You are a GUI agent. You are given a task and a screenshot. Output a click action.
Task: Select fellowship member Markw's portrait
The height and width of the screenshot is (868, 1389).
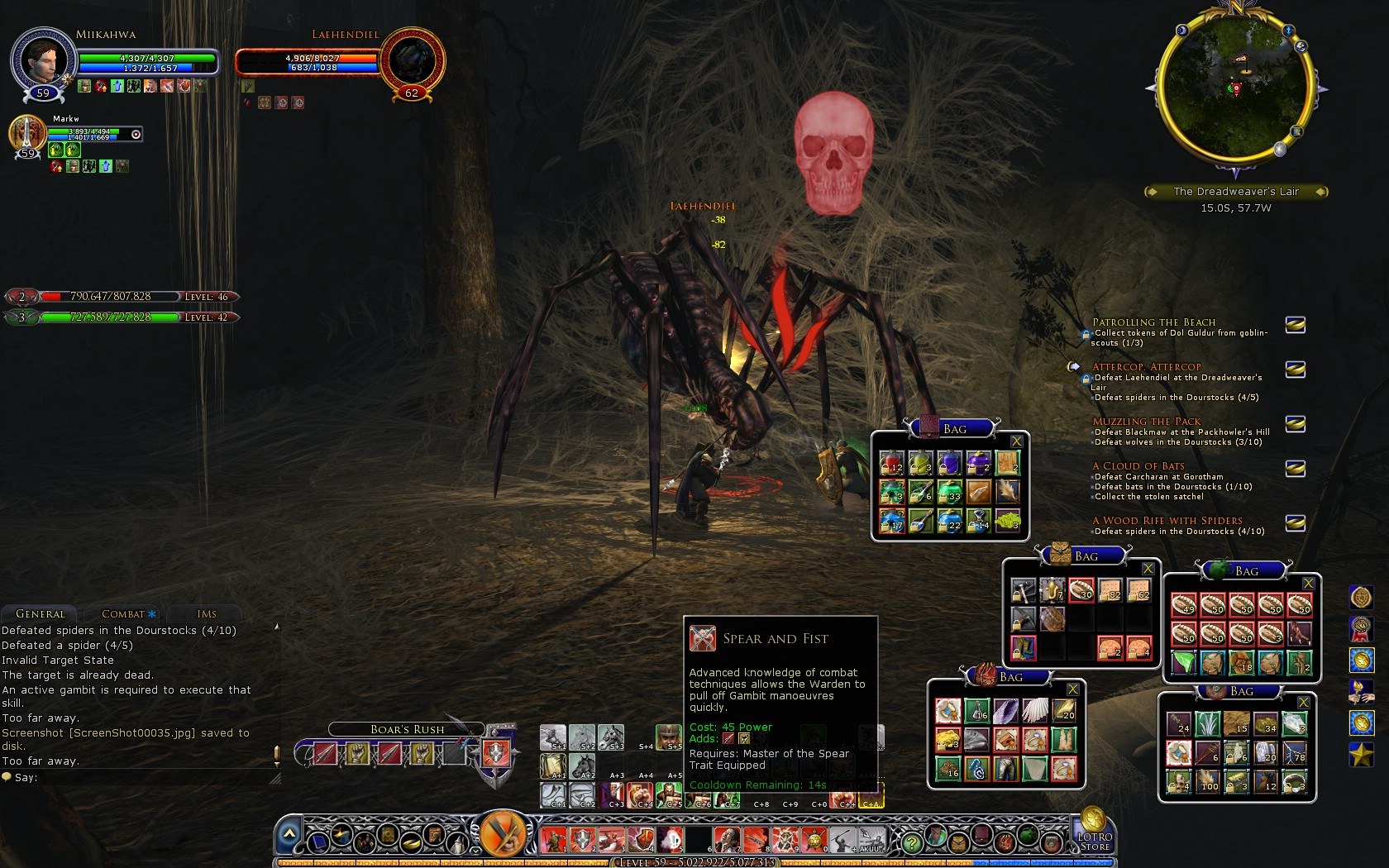click(x=26, y=132)
